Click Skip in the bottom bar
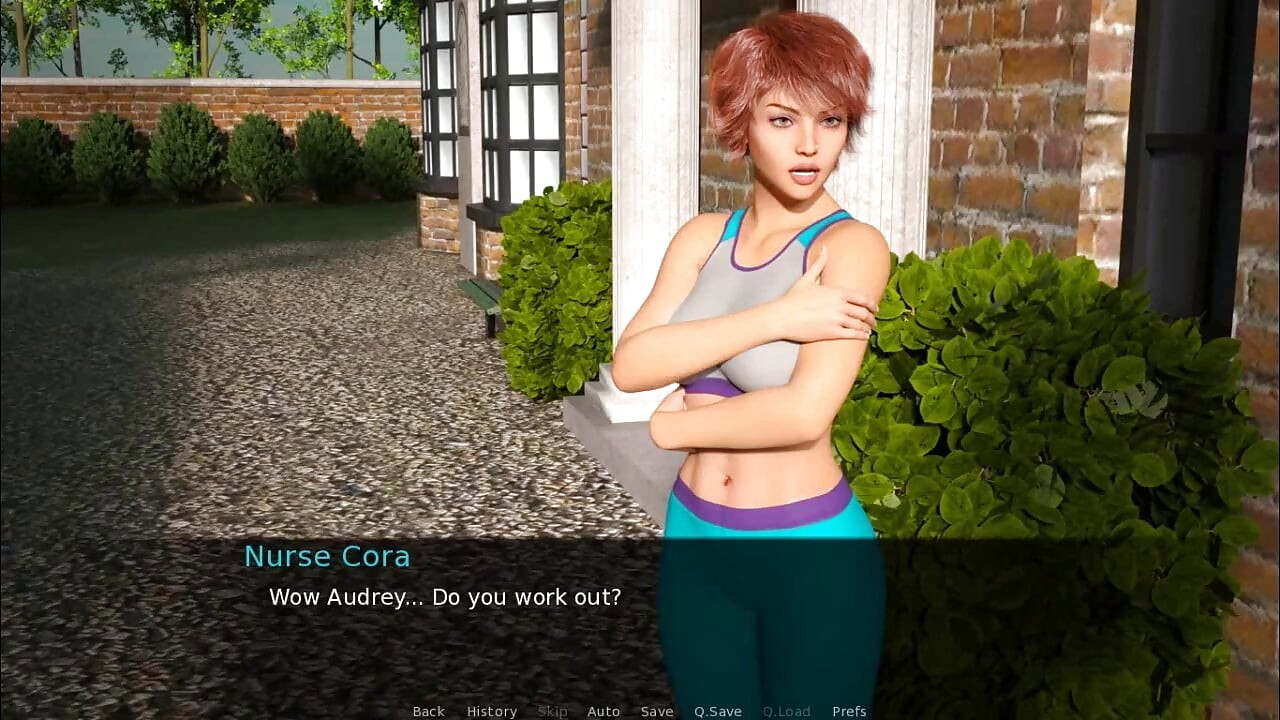This screenshot has width=1280, height=720. pyautogui.click(x=553, y=711)
